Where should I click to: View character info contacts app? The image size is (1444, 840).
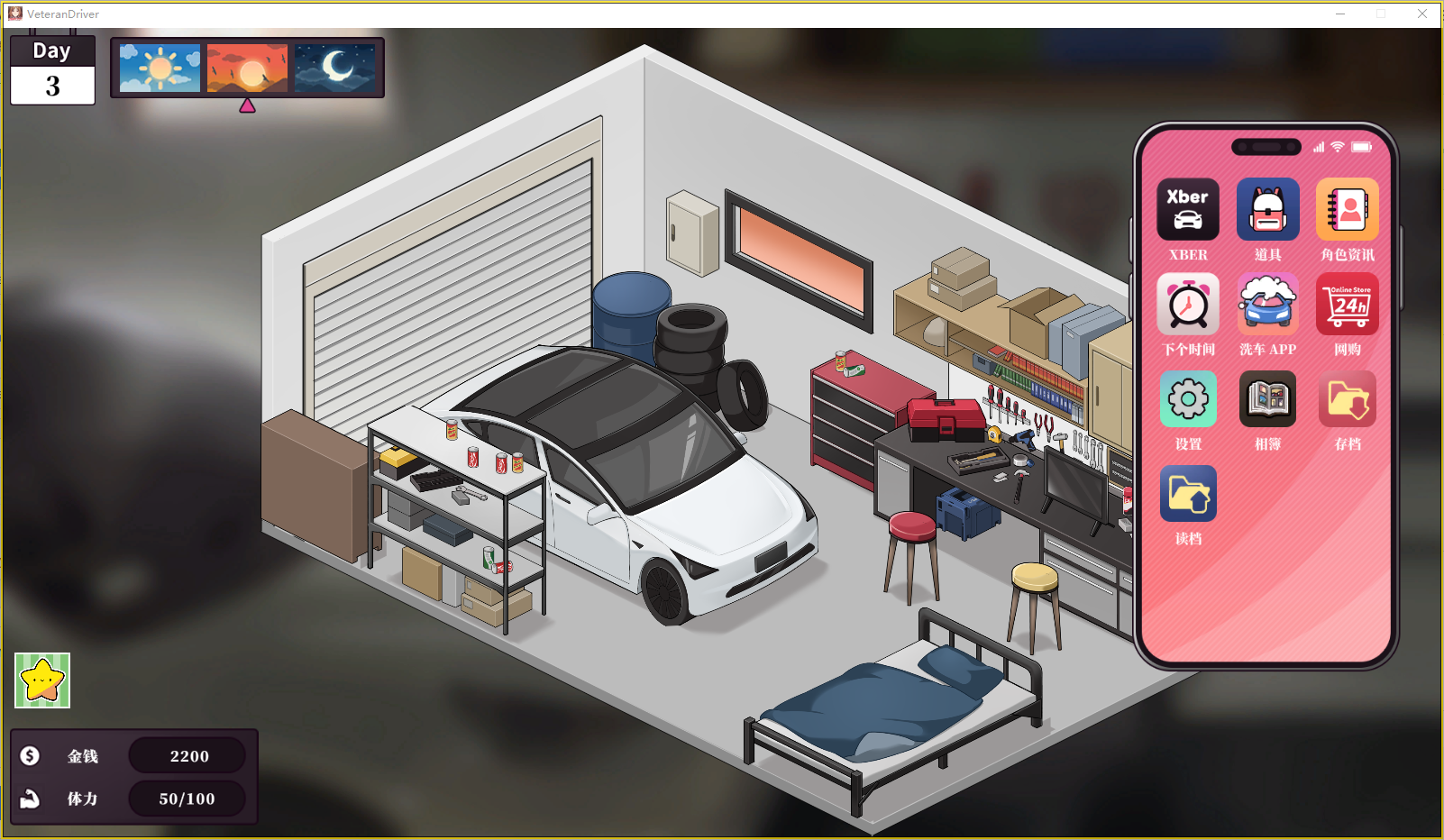[1347, 209]
